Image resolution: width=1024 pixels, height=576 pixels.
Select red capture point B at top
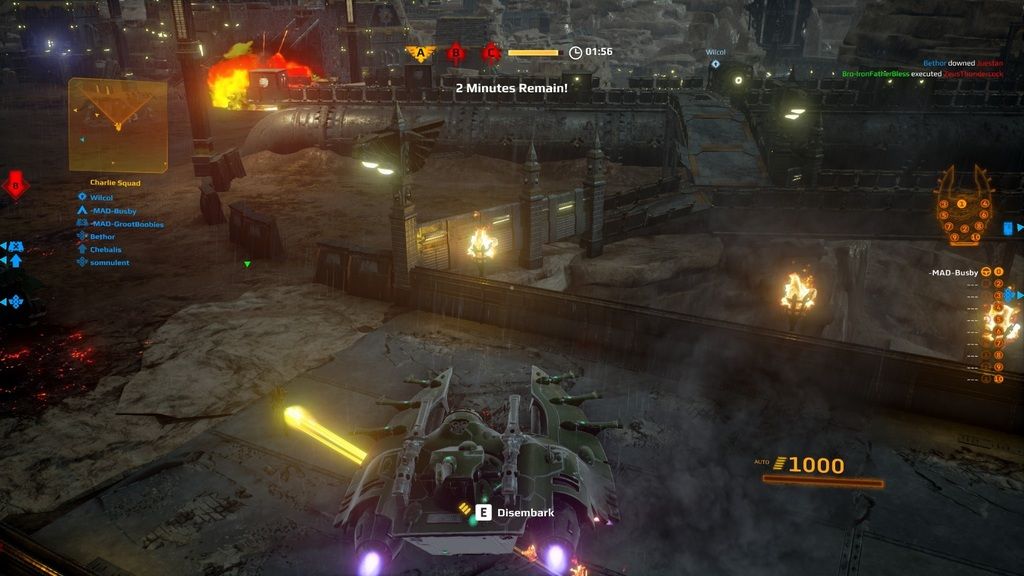pyautogui.click(x=456, y=53)
